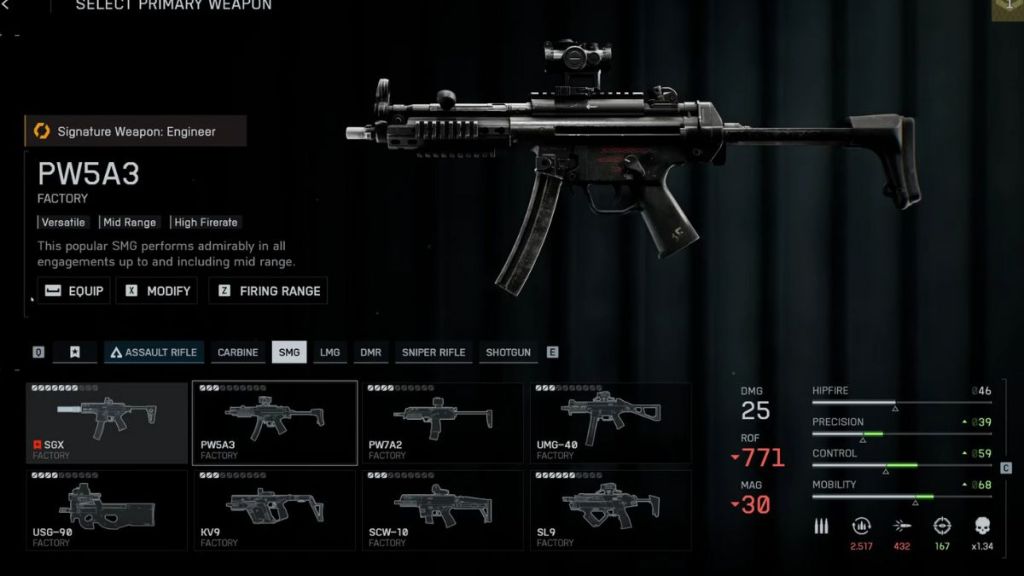Equip the PW5A3 weapon
This screenshot has width=1024, height=576.
point(73,291)
